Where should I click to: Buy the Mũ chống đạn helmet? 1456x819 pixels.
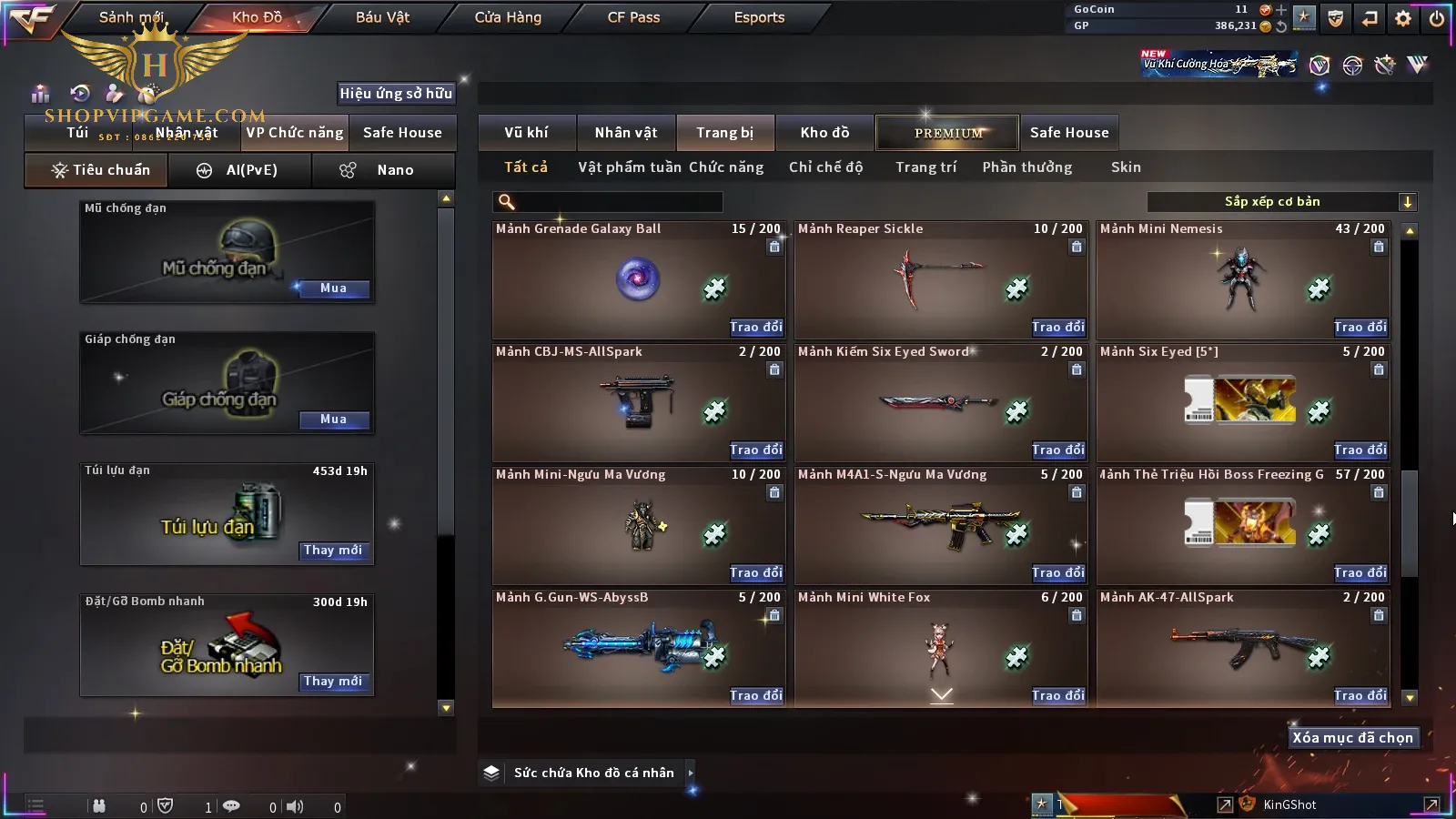(x=333, y=288)
